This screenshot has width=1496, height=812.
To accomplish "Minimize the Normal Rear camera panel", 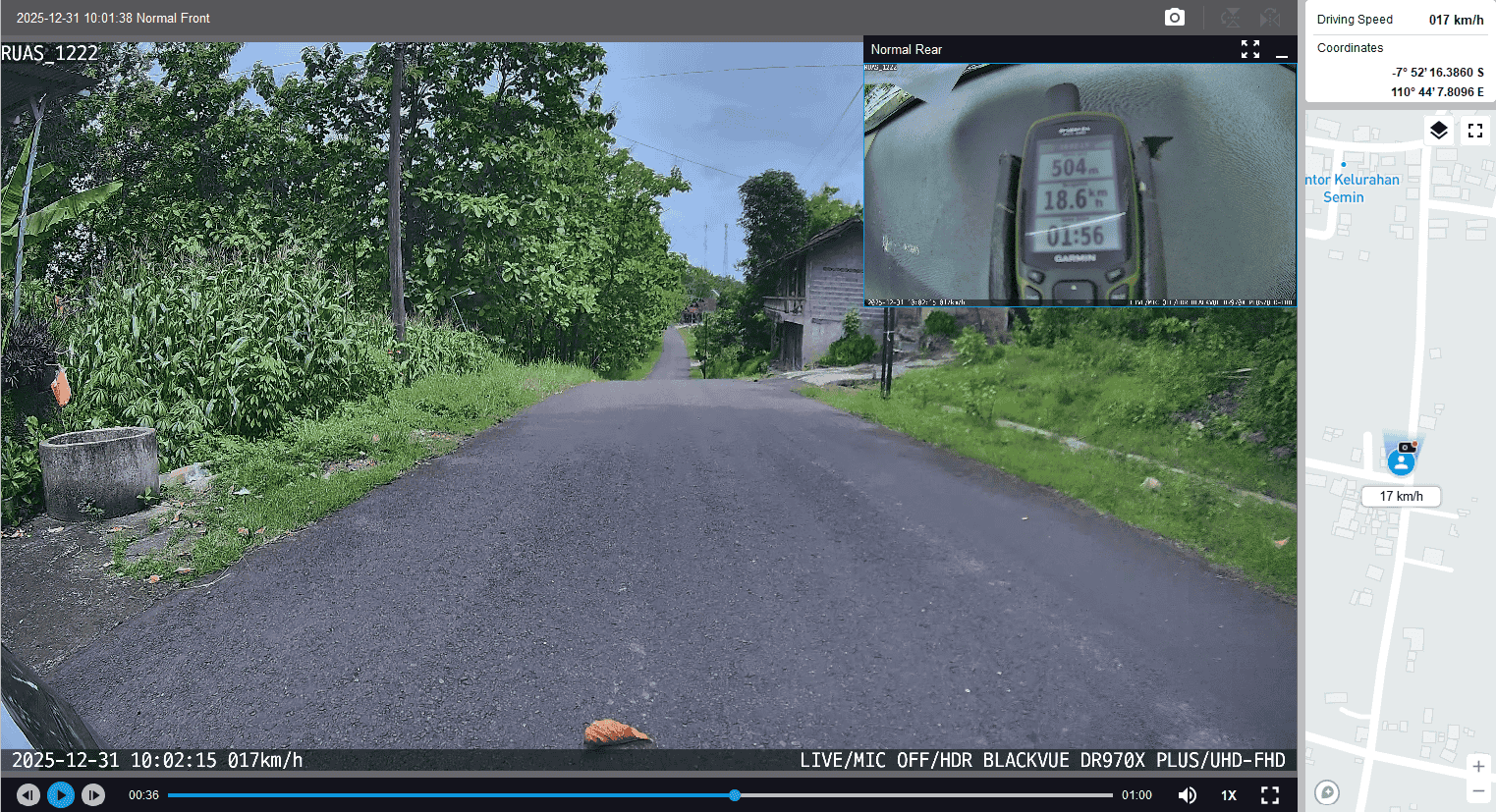I will pos(1282,50).
